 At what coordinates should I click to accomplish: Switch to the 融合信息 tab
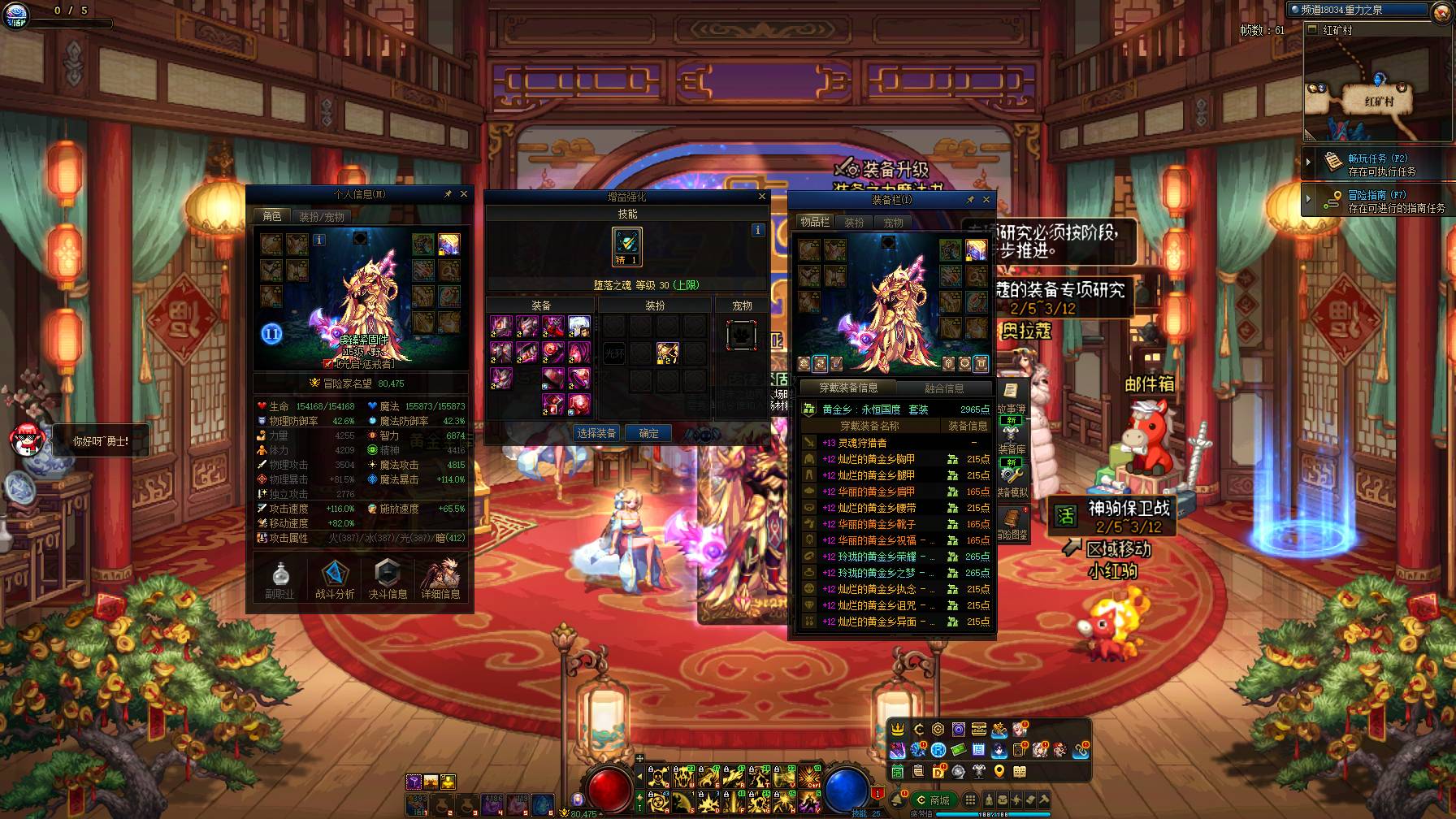pyautogui.click(x=943, y=388)
